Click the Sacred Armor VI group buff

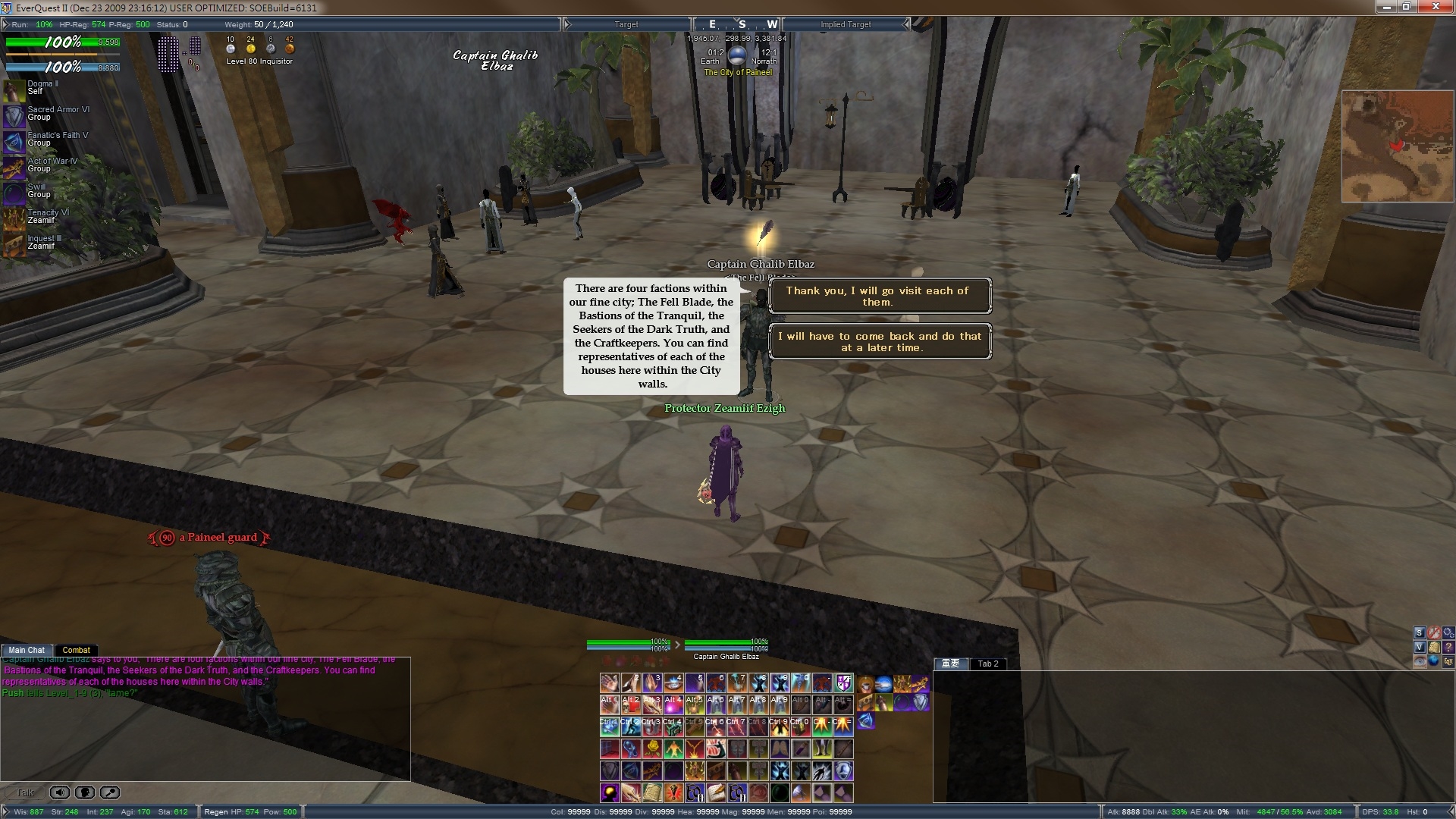[14, 116]
